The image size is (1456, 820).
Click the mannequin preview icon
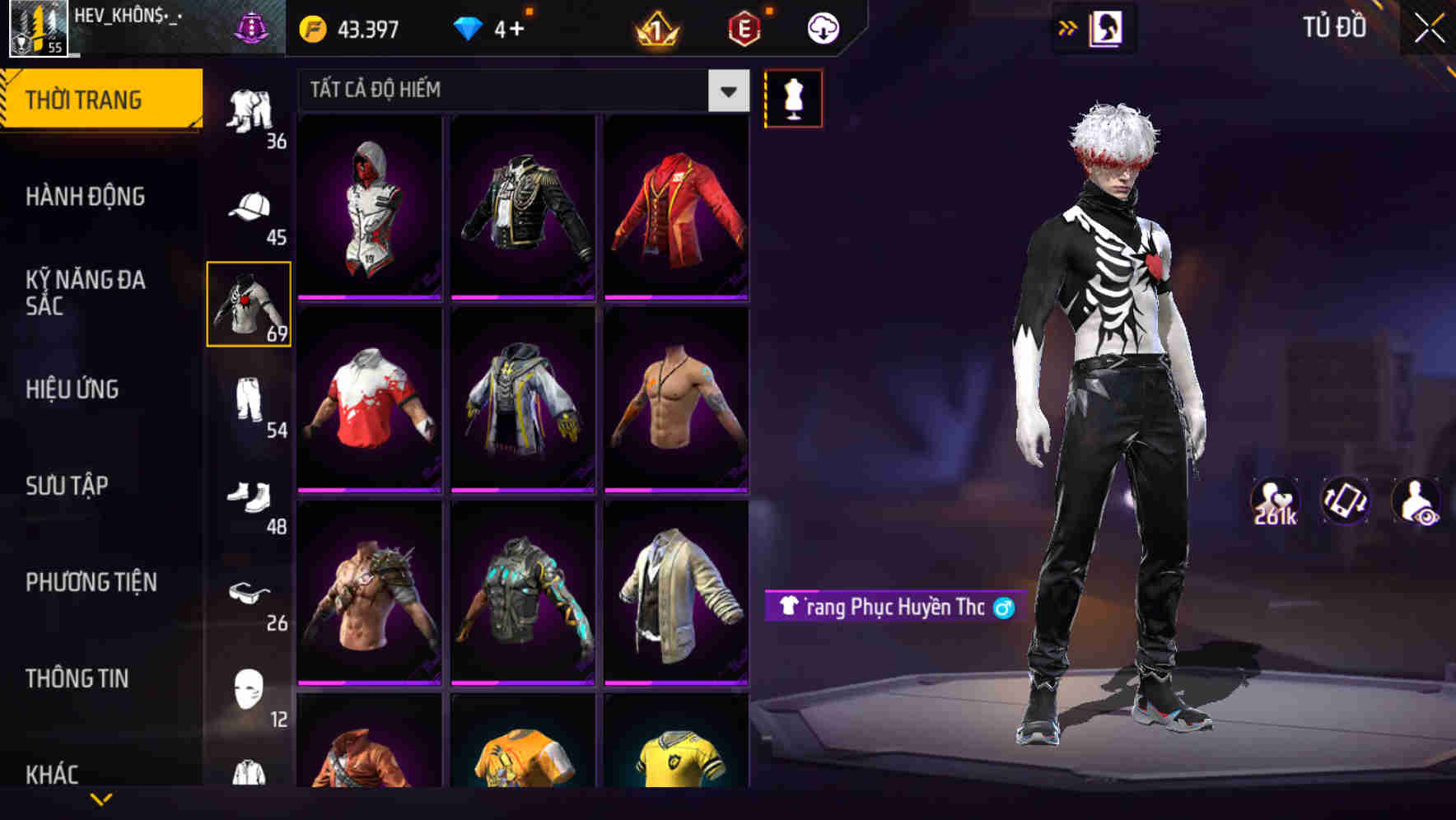(793, 97)
